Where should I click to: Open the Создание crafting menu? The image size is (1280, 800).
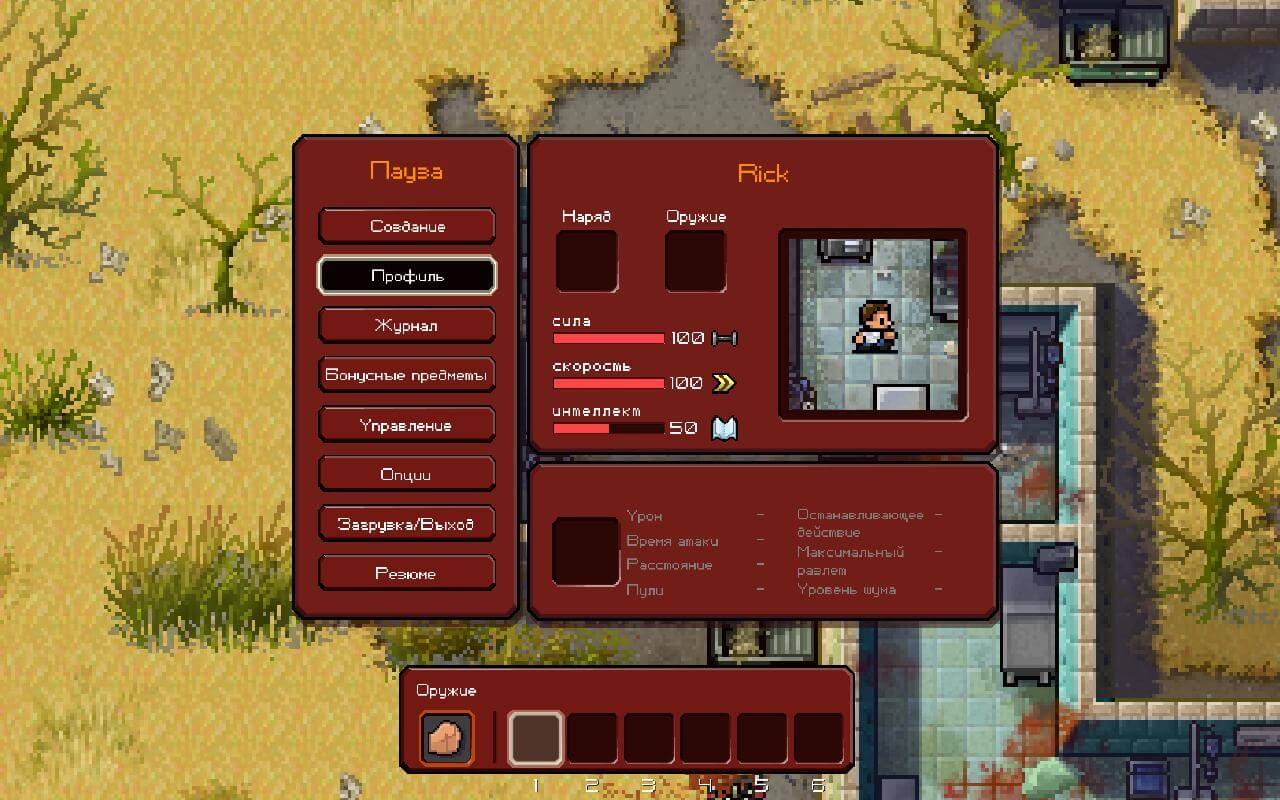(x=407, y=226)
